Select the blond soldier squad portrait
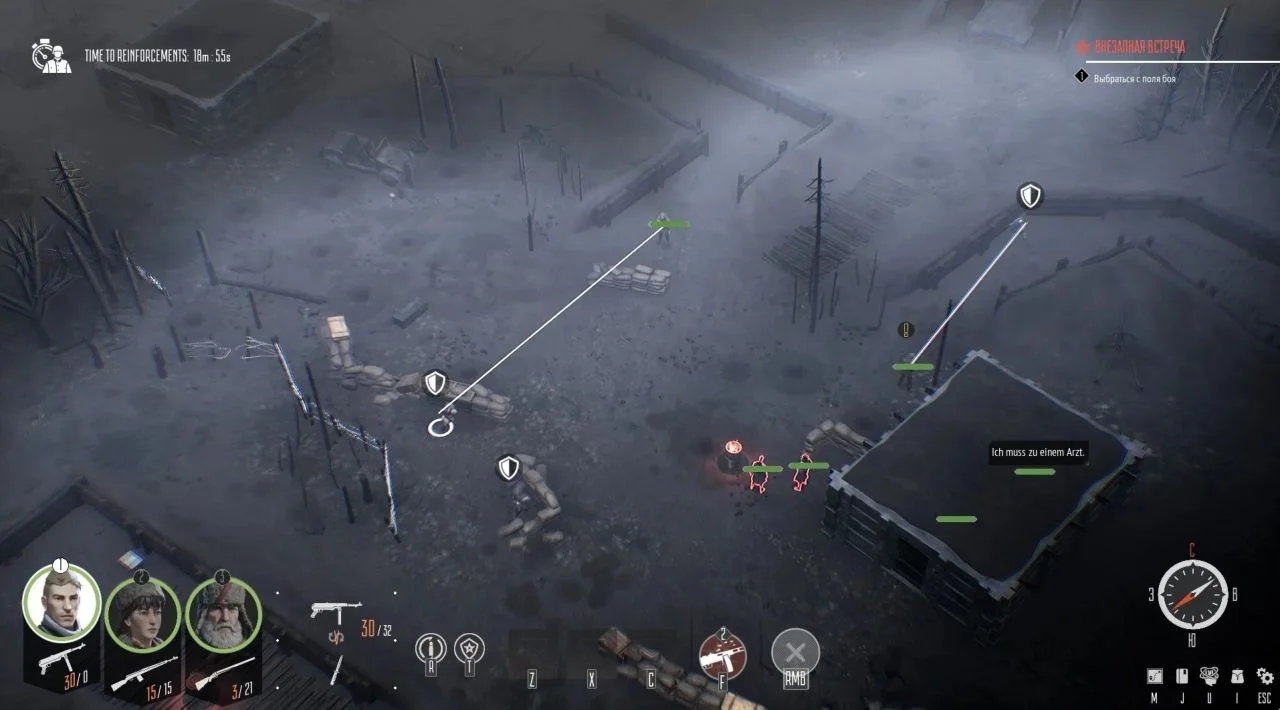1280x710 pixels. coord(62,602)
